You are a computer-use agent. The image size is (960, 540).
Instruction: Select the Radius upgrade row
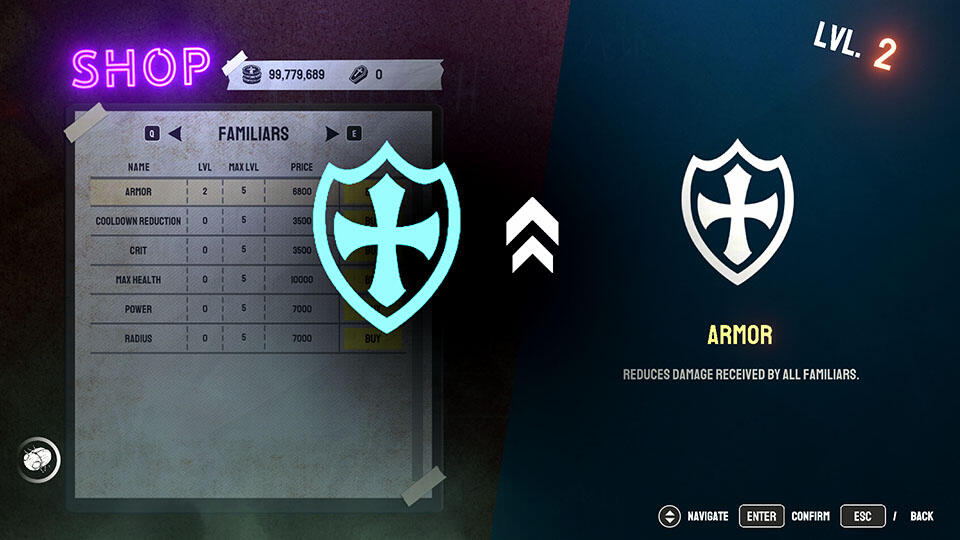(x=139, y=339)
